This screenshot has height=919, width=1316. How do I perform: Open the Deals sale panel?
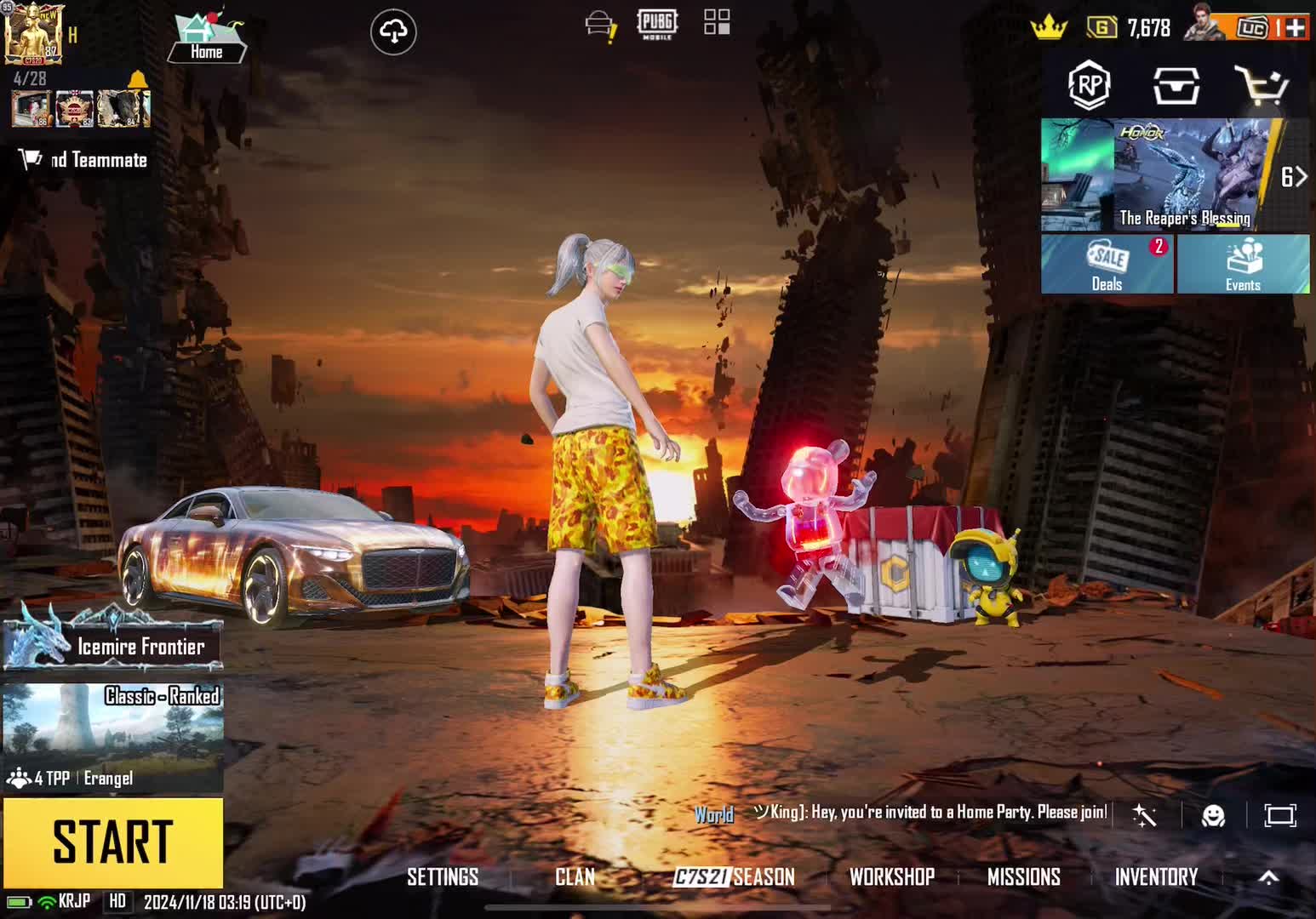point(1107,265)
